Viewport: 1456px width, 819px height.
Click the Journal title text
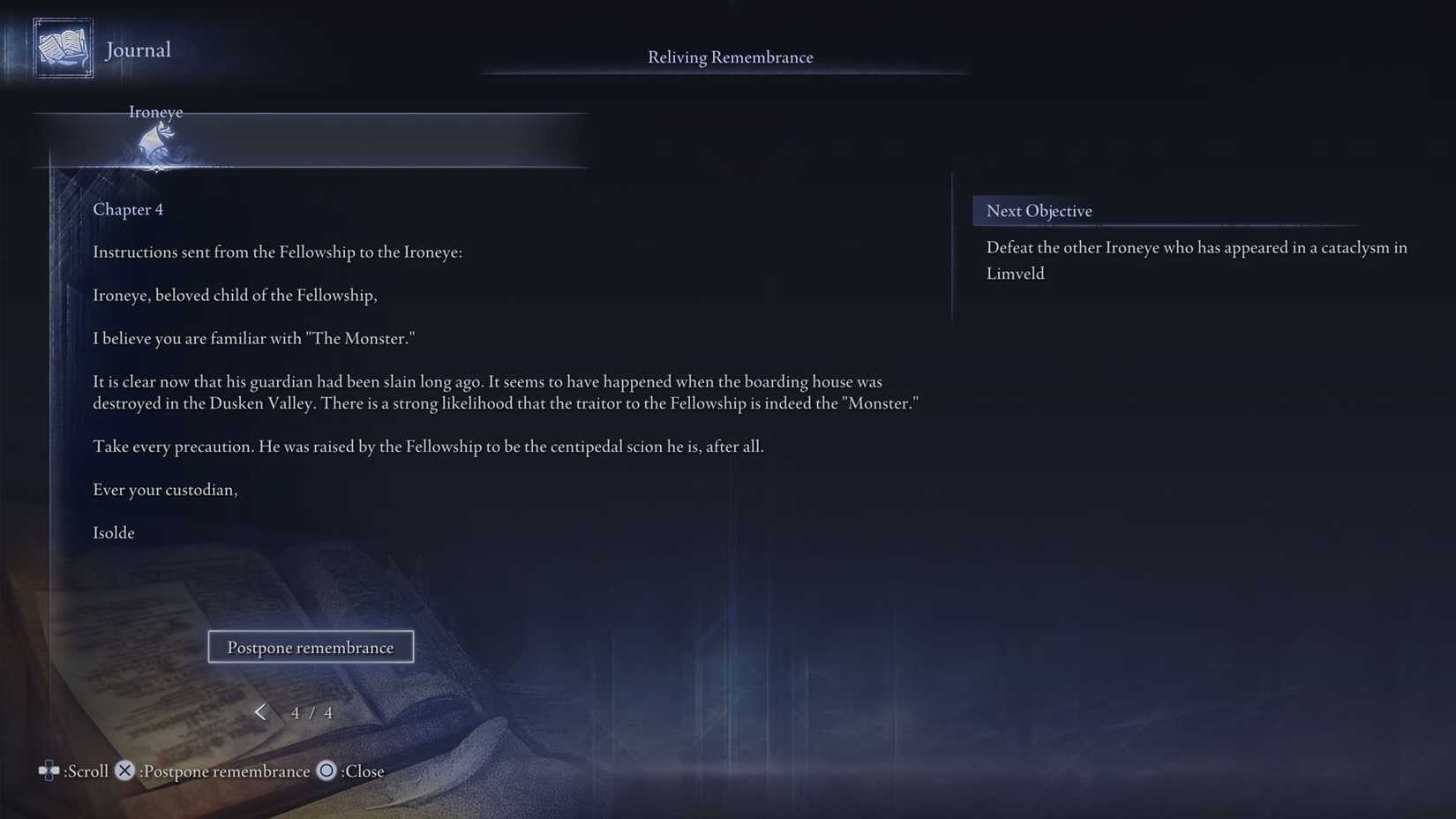coord(138,49)
